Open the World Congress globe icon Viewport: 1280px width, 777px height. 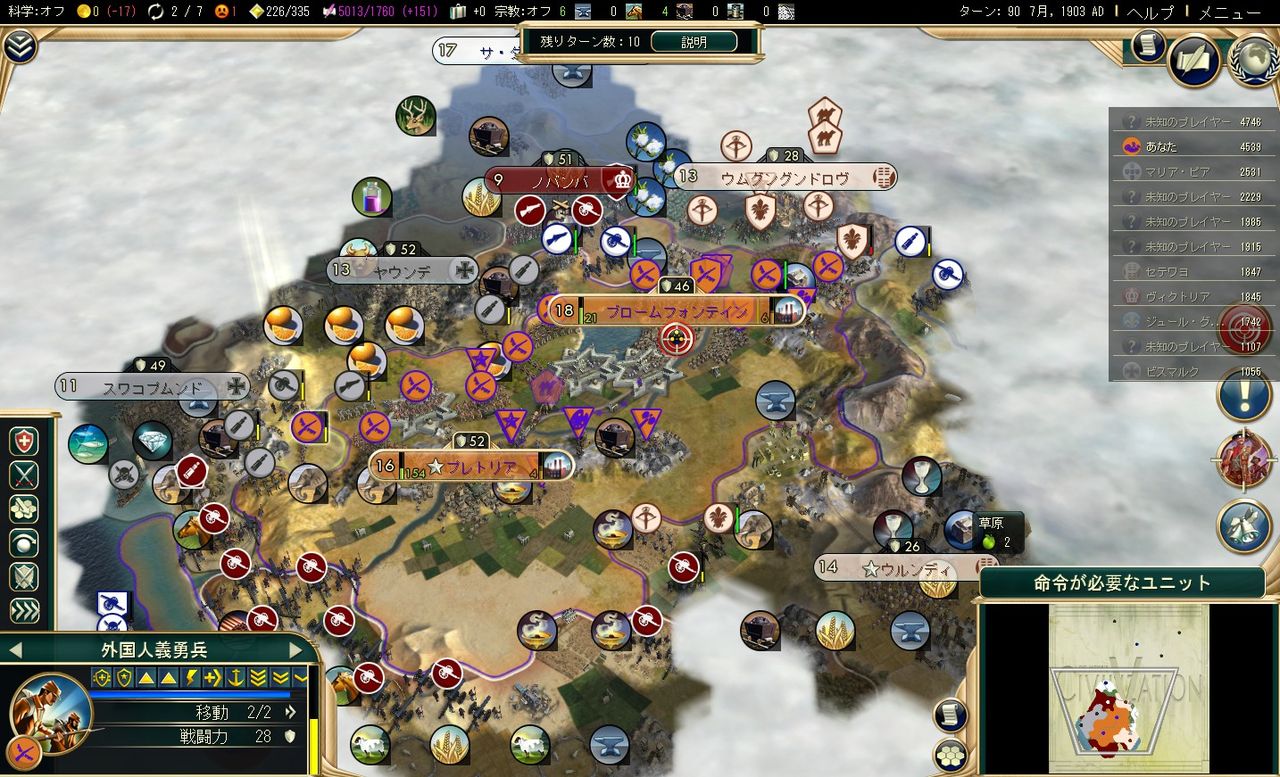click(x=1254, y=61)
